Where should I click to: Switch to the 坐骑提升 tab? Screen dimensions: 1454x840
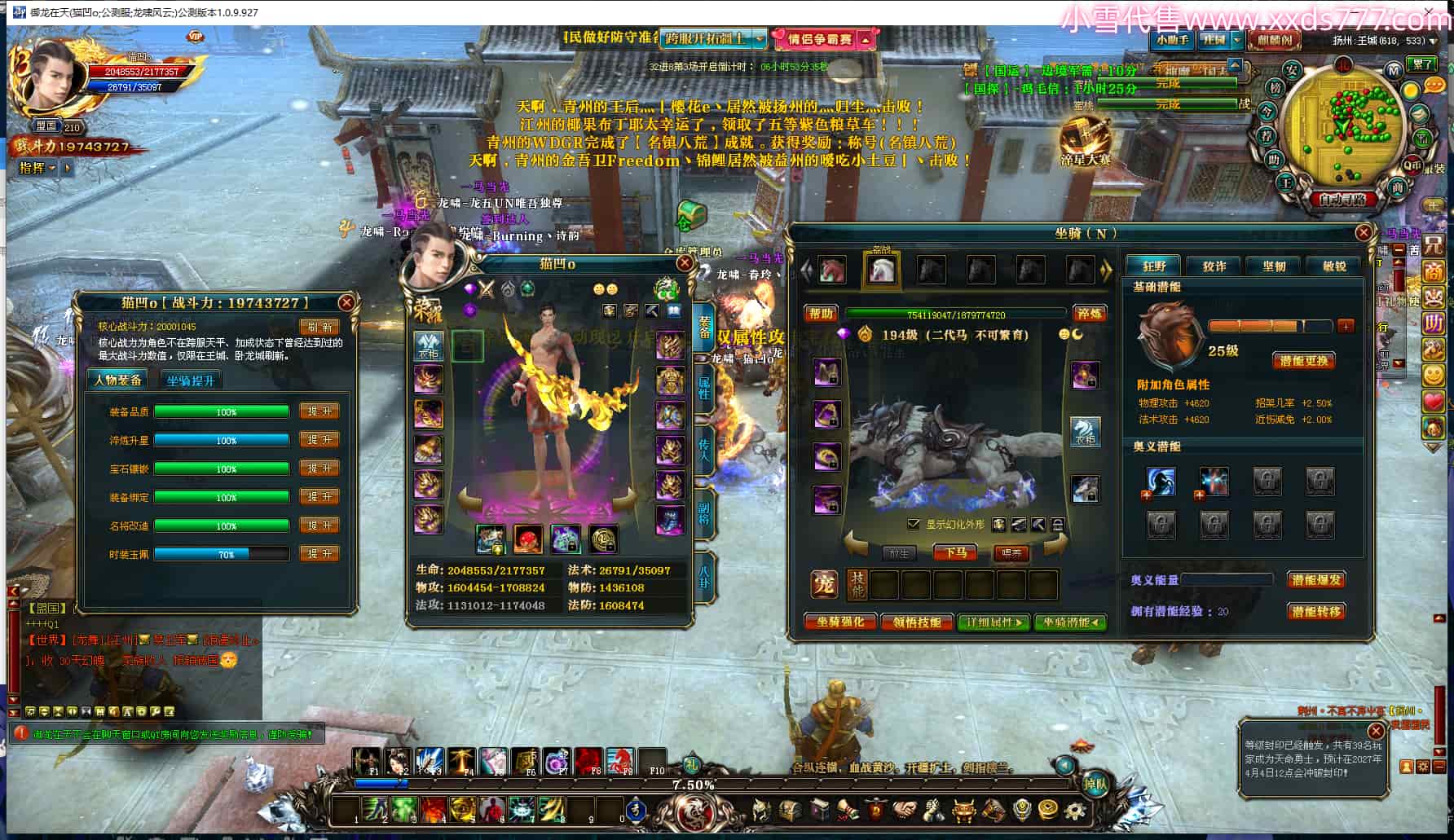coord(190,380)
